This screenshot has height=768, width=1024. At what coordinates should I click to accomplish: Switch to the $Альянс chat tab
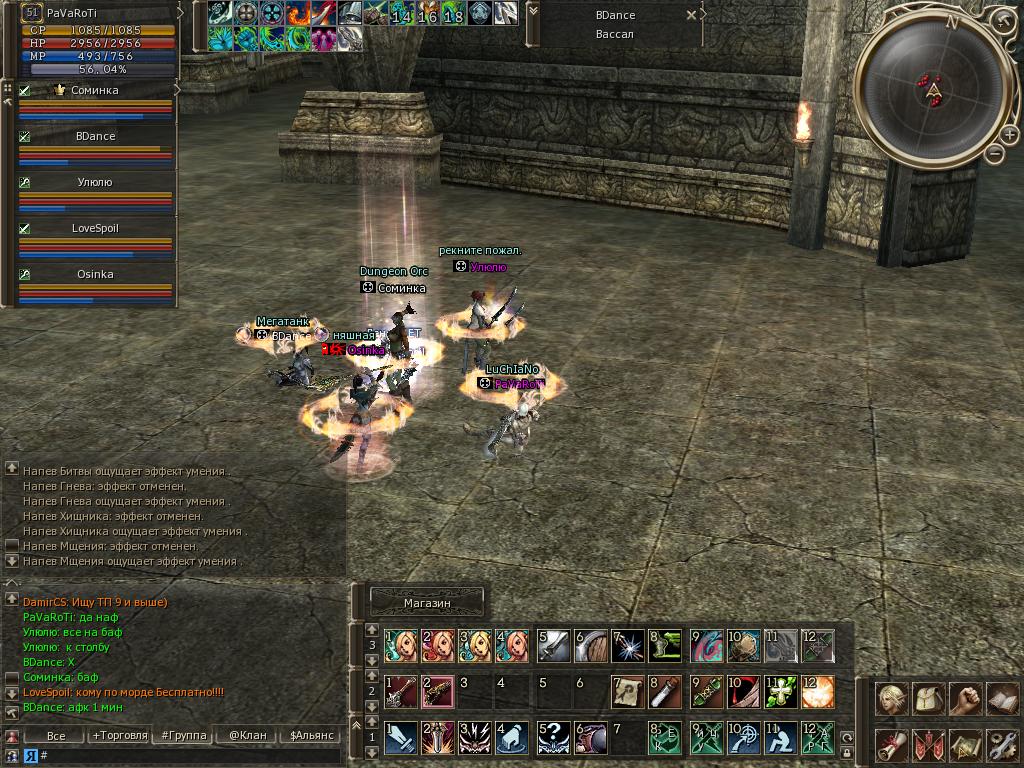pyautogui.click(x=311, y=735)
